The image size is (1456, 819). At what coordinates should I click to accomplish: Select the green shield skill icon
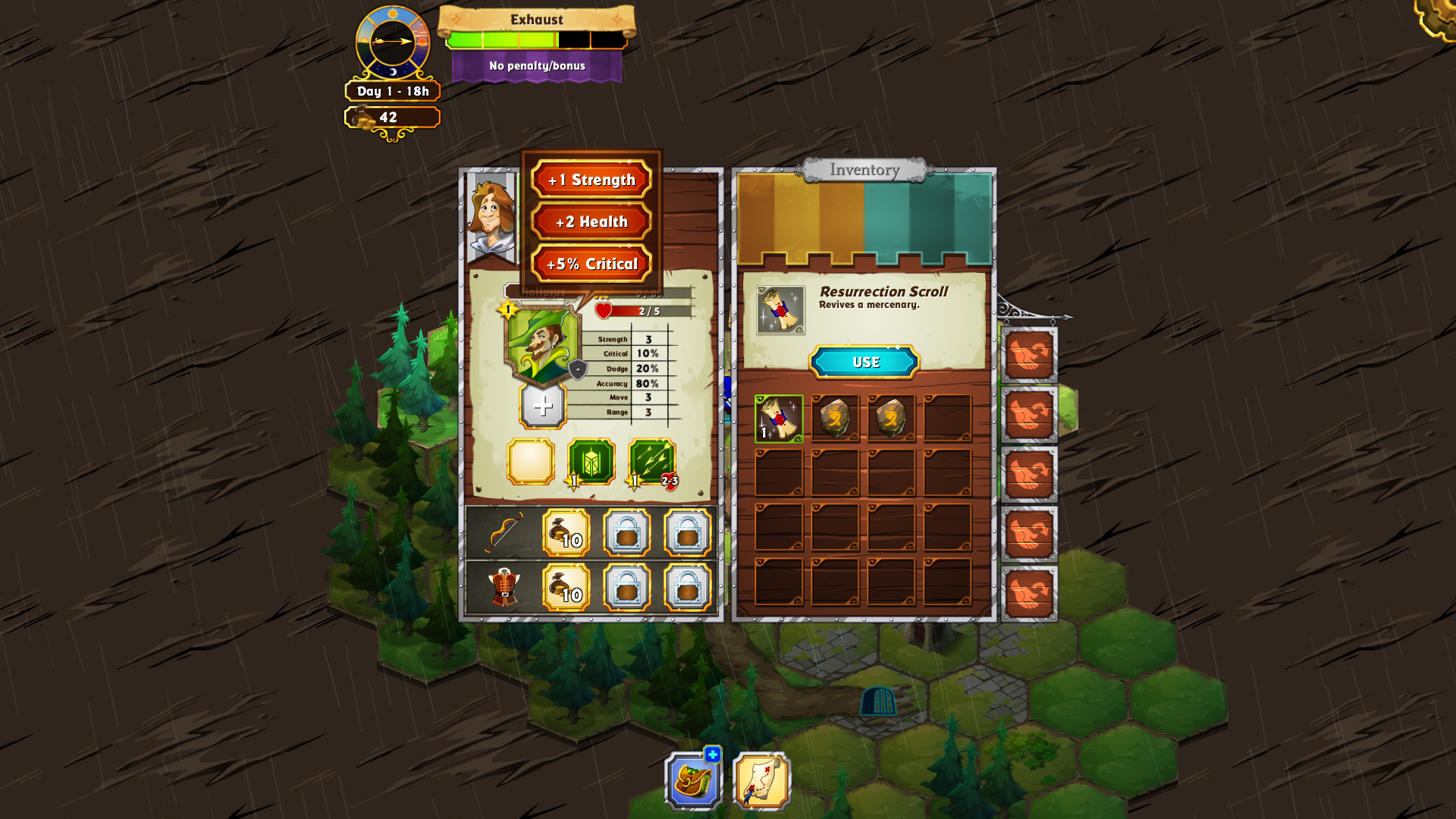tap(591, 461)
